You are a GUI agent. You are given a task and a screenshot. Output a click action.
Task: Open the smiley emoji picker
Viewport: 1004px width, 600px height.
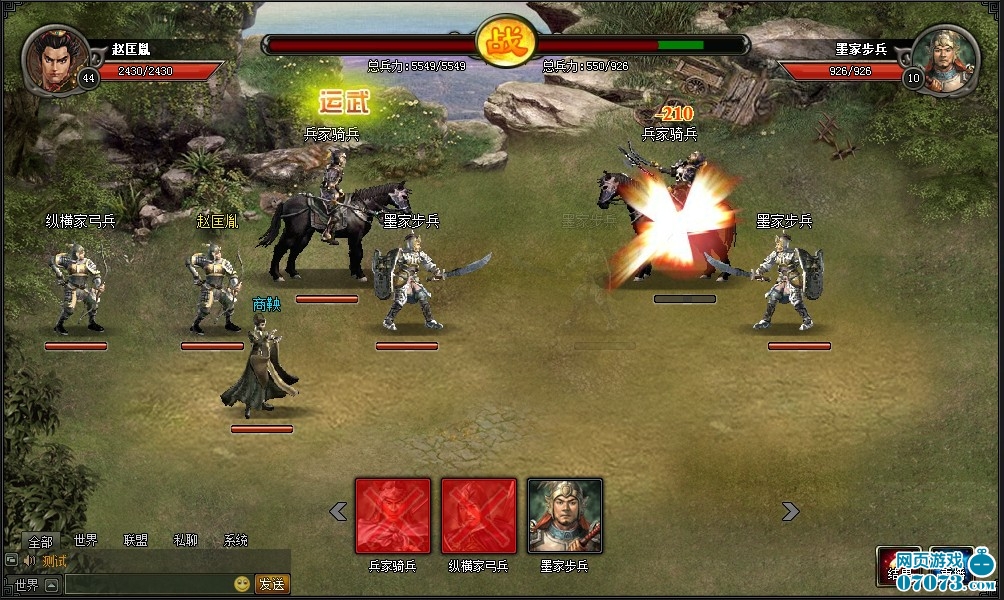(x=242, y=584)
